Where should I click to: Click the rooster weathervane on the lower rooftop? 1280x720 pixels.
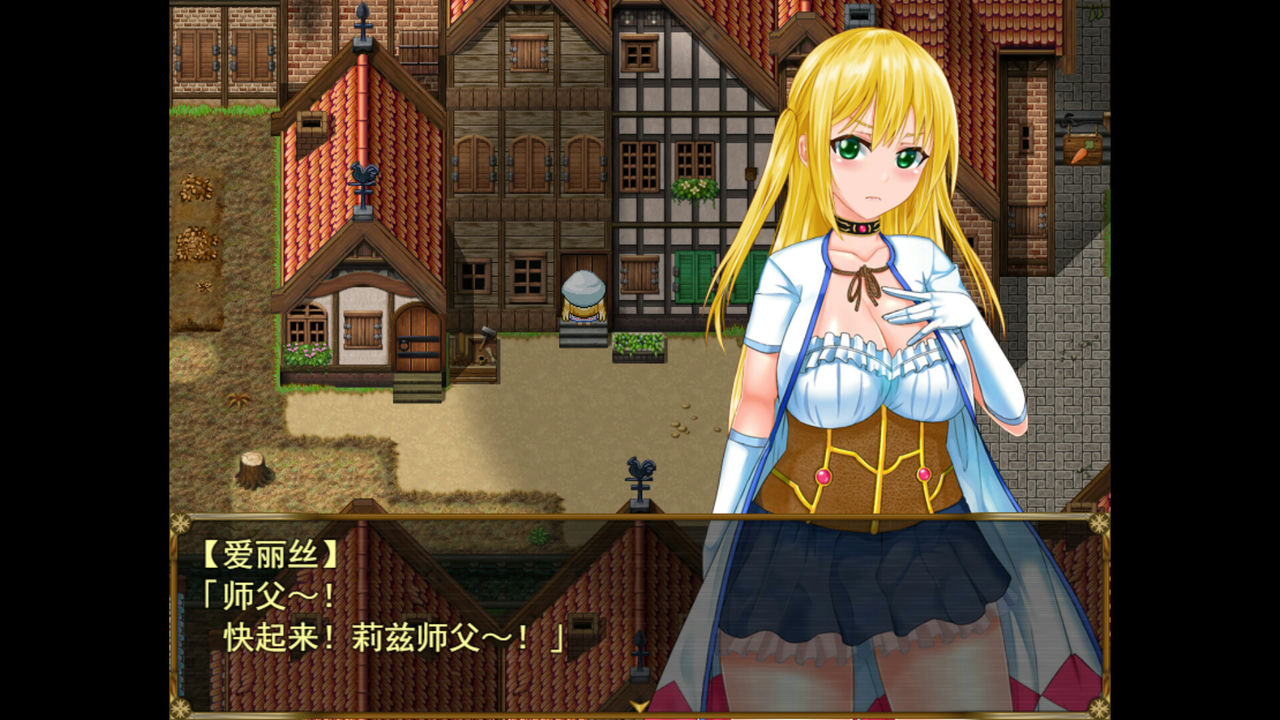pyautogui.click(x=640, y=470)
